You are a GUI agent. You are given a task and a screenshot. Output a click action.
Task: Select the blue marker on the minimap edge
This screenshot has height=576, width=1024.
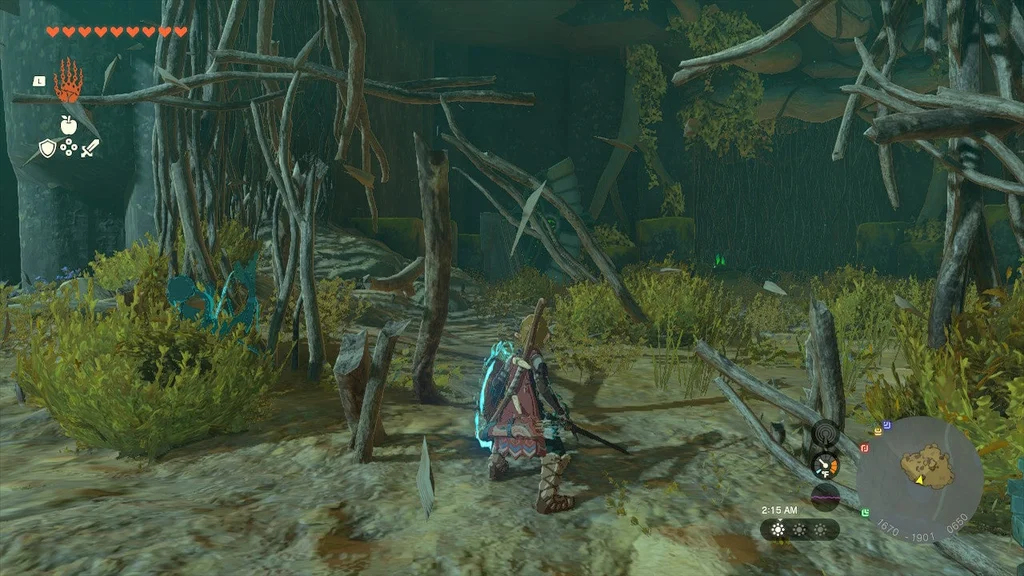[889, 423]
